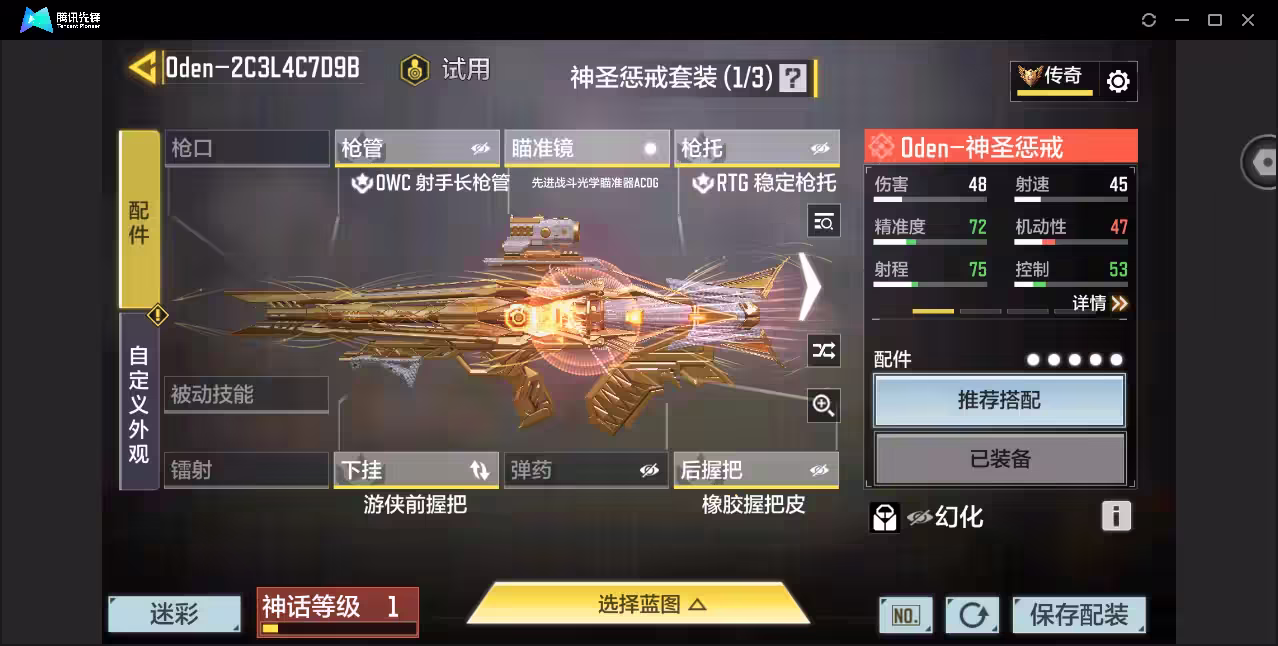
Task: Select the 下挂 underbarrel slot
Action: coord(417,470)
